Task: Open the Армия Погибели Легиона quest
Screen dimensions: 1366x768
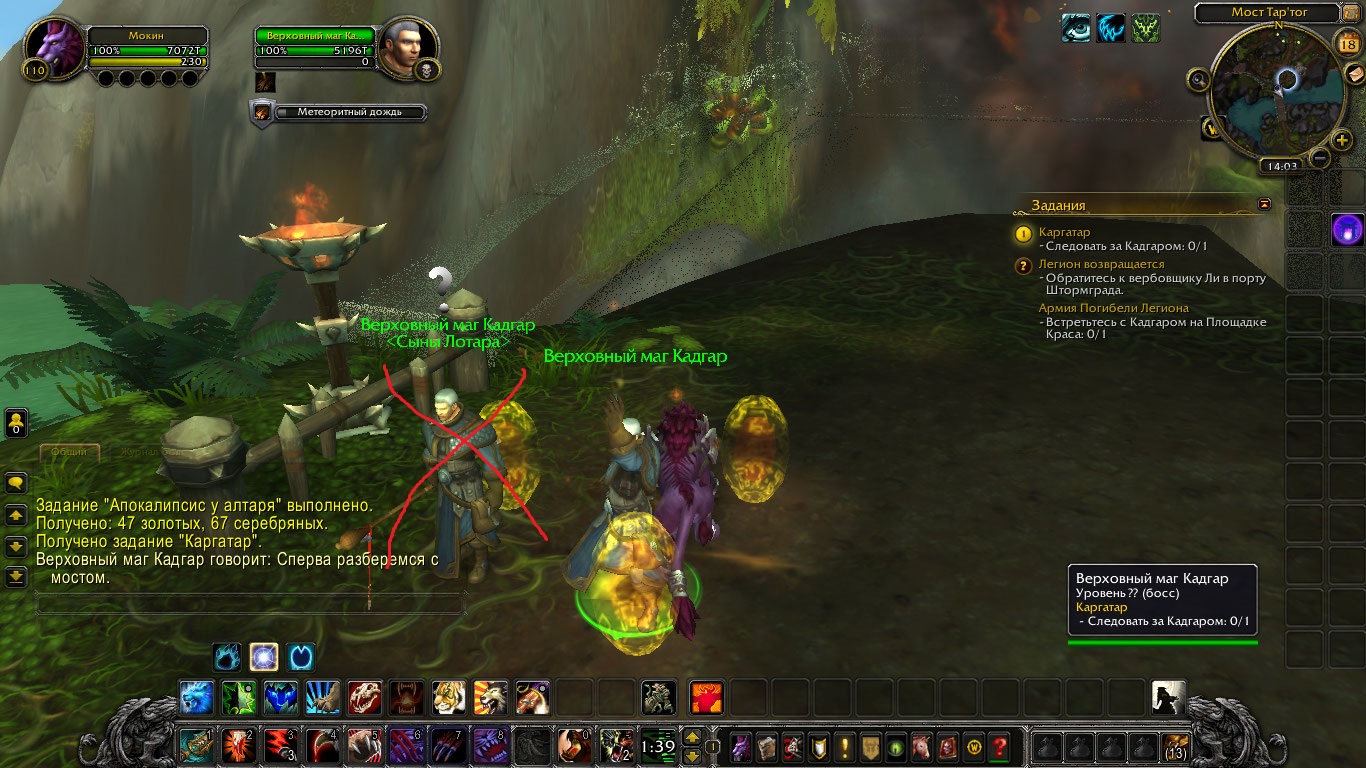Action: [x=1113, y=308]
